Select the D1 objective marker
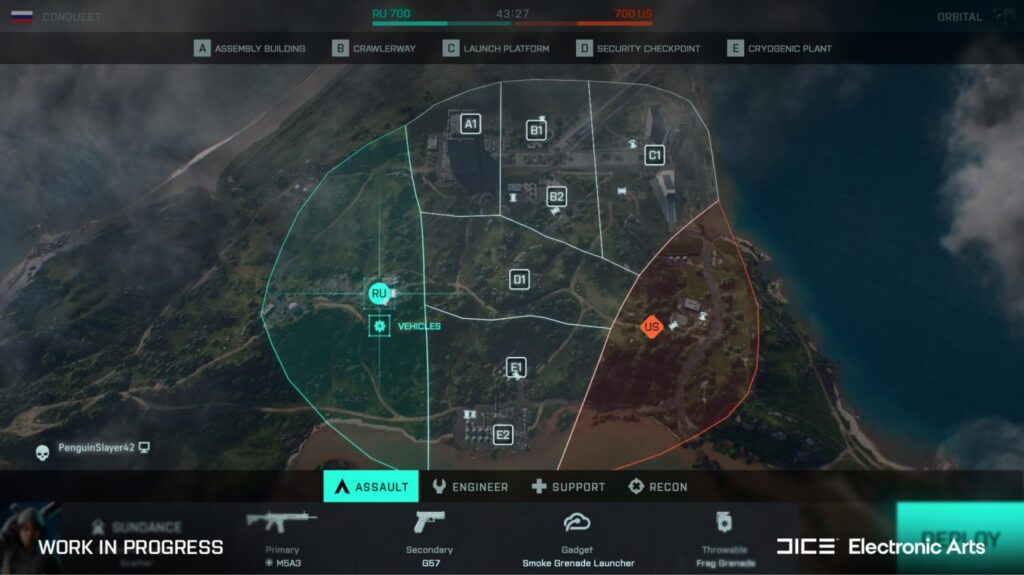1024x575 pixels. [x=519, y=279]
